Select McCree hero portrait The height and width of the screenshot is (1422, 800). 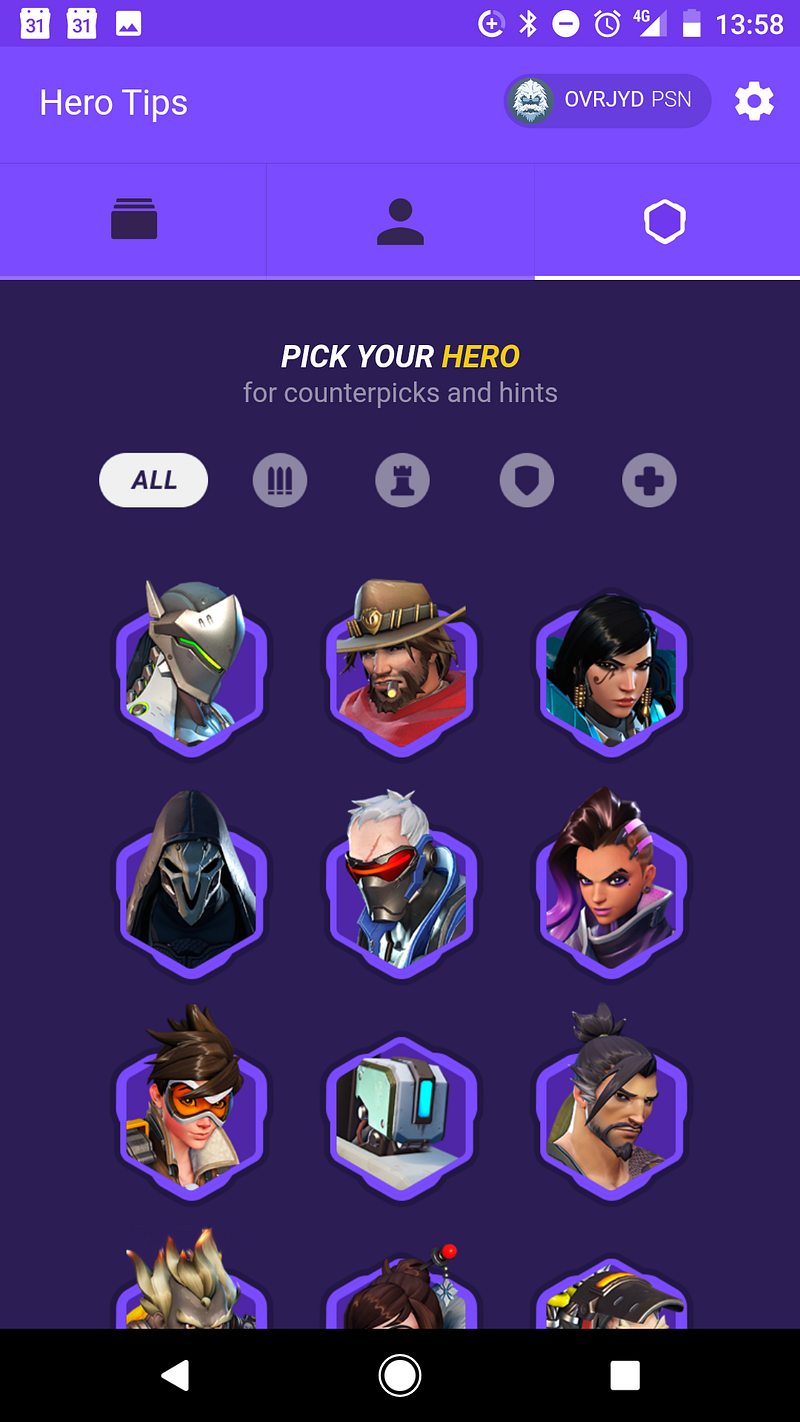coord(401,667)
